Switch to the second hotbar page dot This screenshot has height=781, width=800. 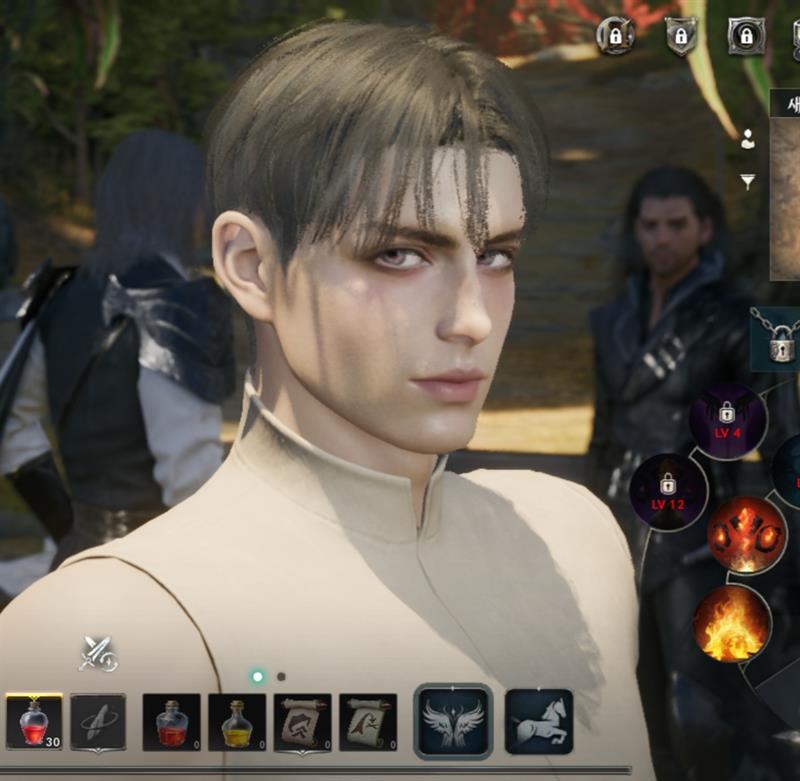281,677
